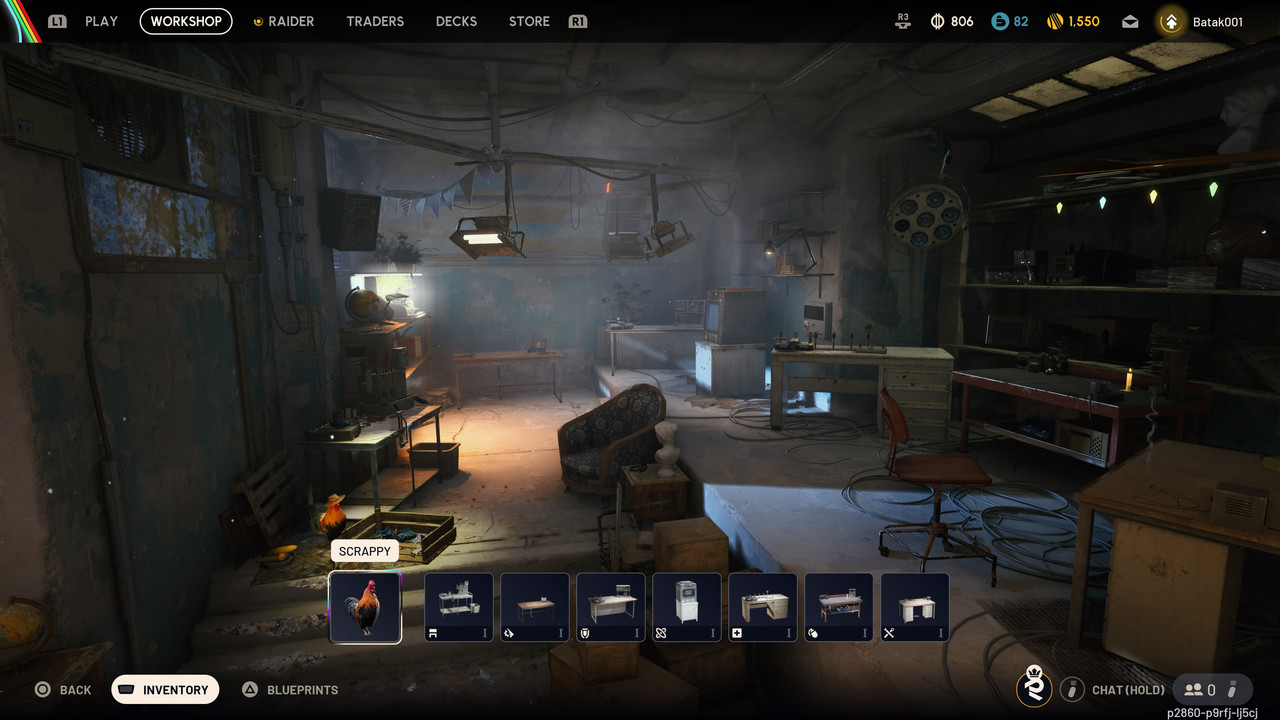The height and width of the screenshot is (720, 1280).
Task: Switch to the PLAY tab
Action: [101, 21]
